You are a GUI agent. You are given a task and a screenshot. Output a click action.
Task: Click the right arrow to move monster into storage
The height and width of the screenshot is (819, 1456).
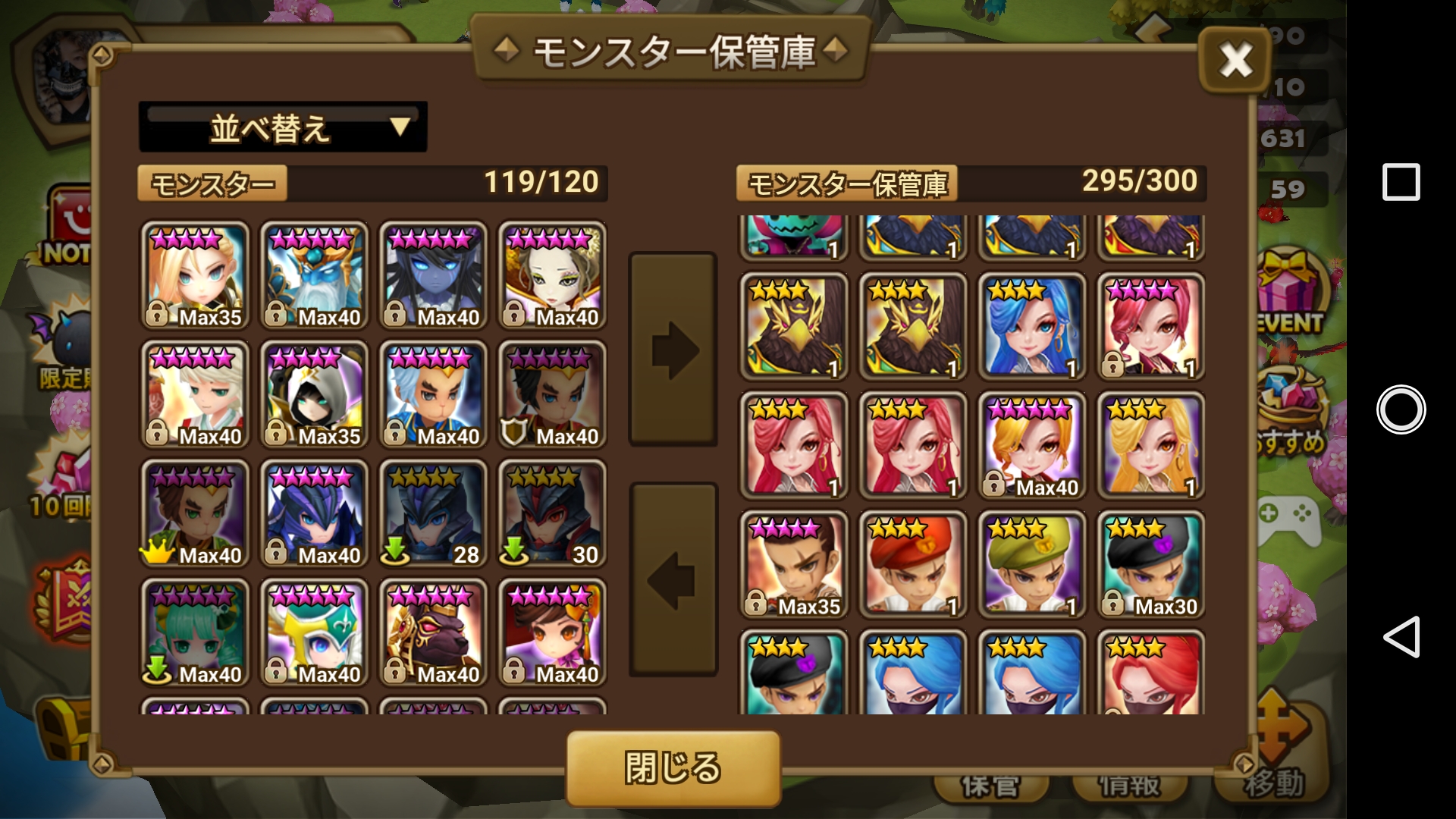673,350
